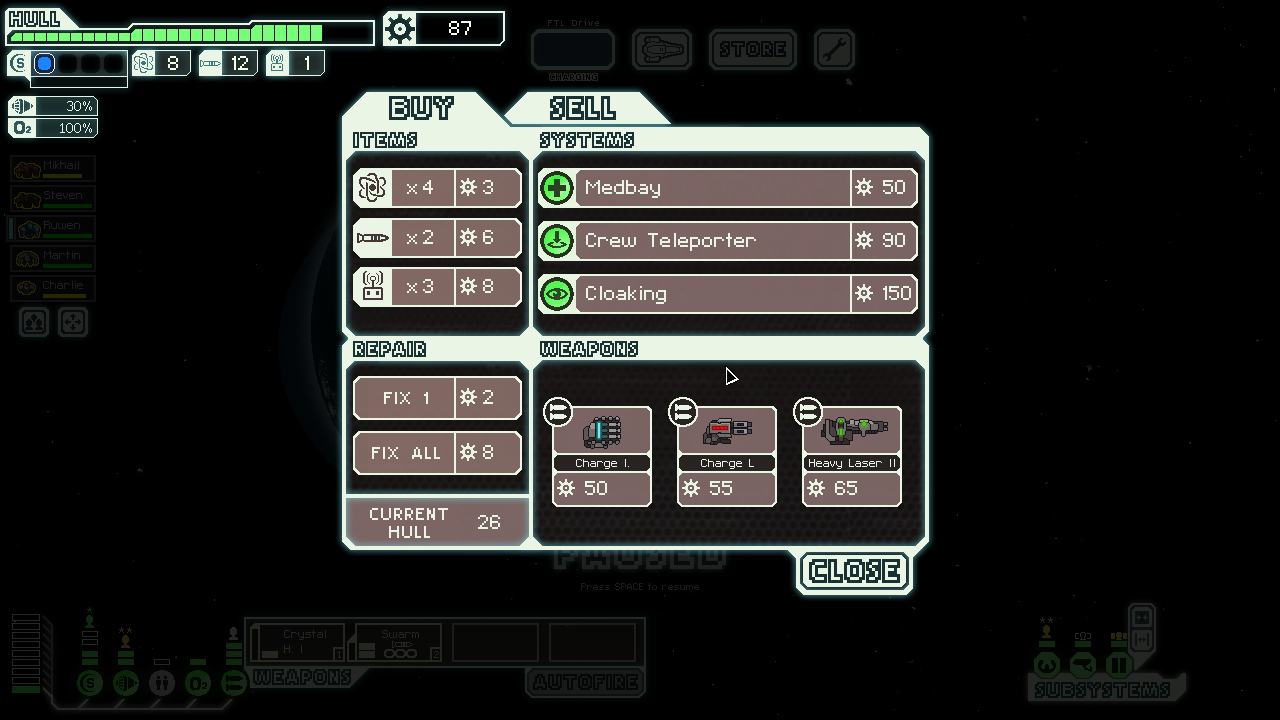
Task: Switch to the SELL tab
Action: pyautogui.click(x=583, y=108)
